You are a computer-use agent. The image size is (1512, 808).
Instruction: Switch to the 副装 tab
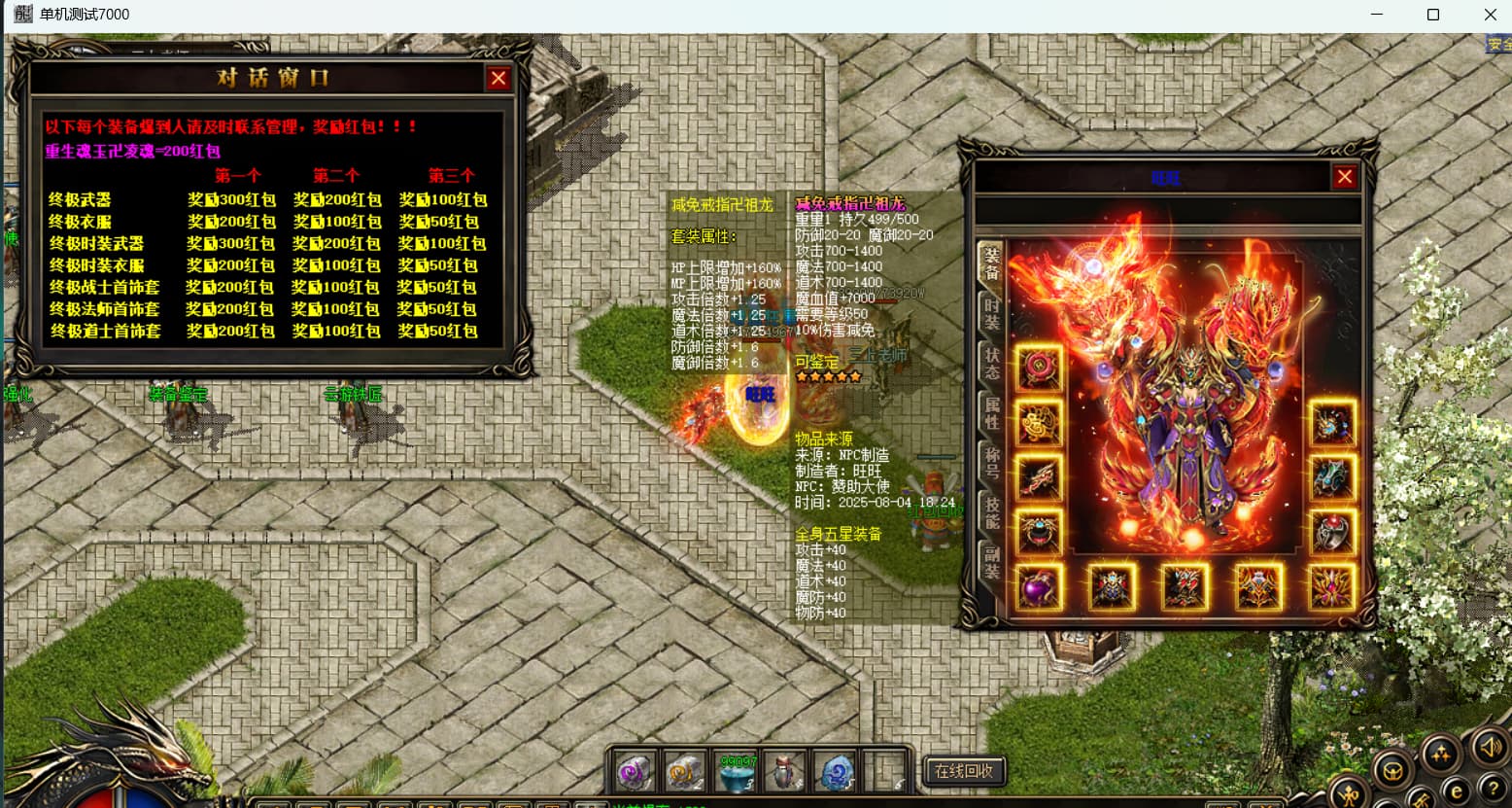pos(991,562)
